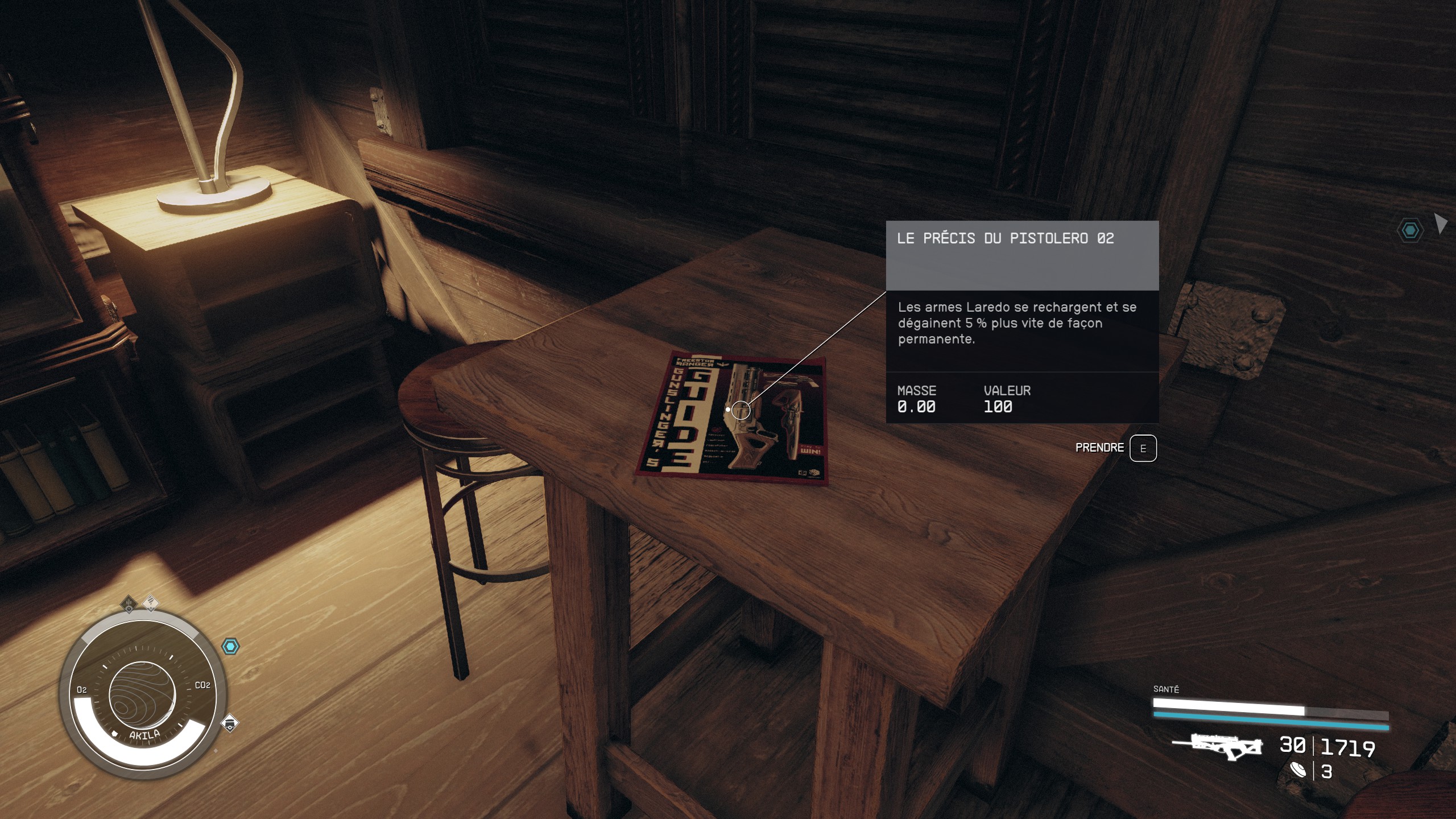Image resolution: width=1456 pixels, height=819 pixels.
Task: Click the mine grenade icon
Action: pyautogui.click(x=1298, y=771)
